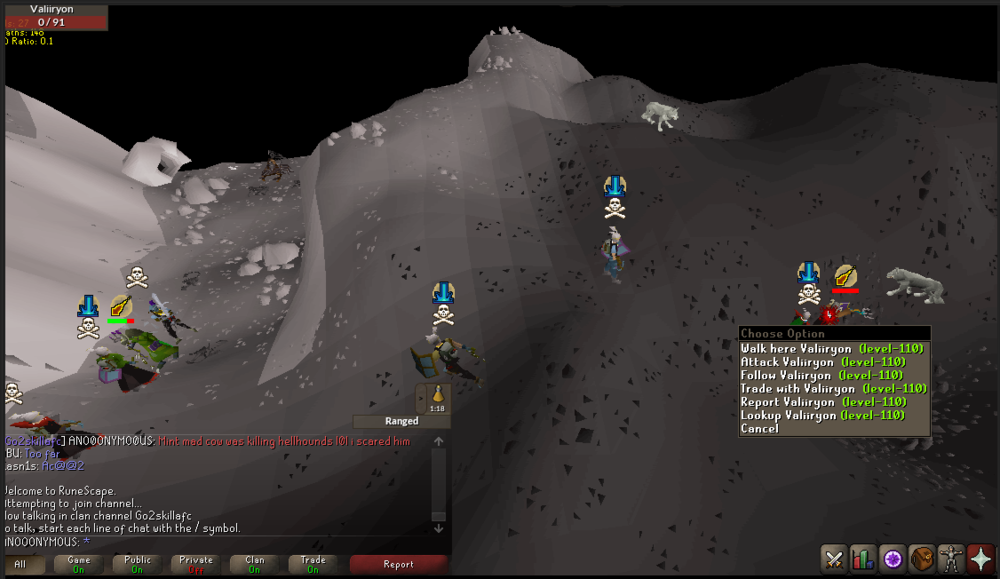Click the ranging potion timer icon

[437, 398]
